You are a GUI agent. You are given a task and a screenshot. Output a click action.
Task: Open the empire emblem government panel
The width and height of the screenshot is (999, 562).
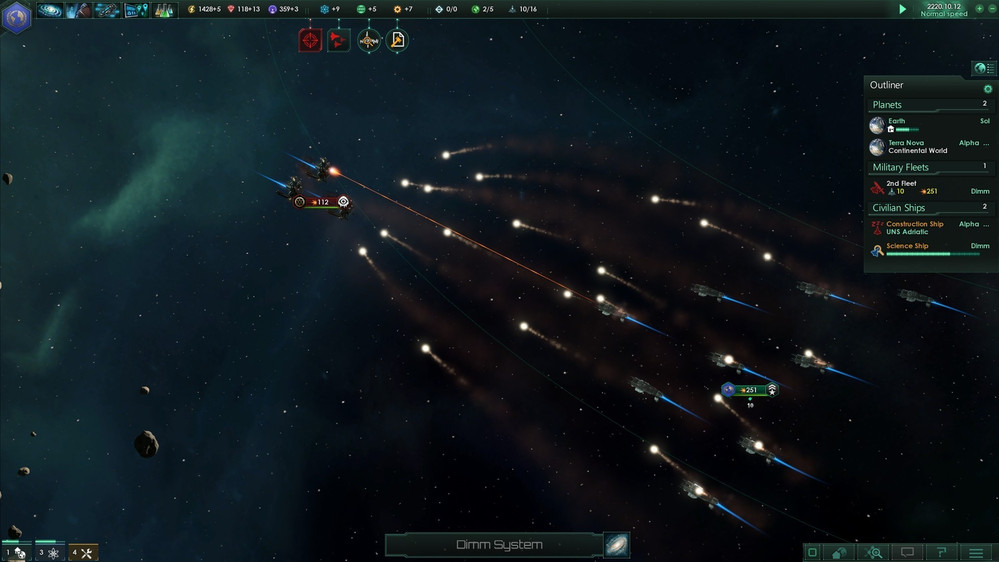(17, 16)
